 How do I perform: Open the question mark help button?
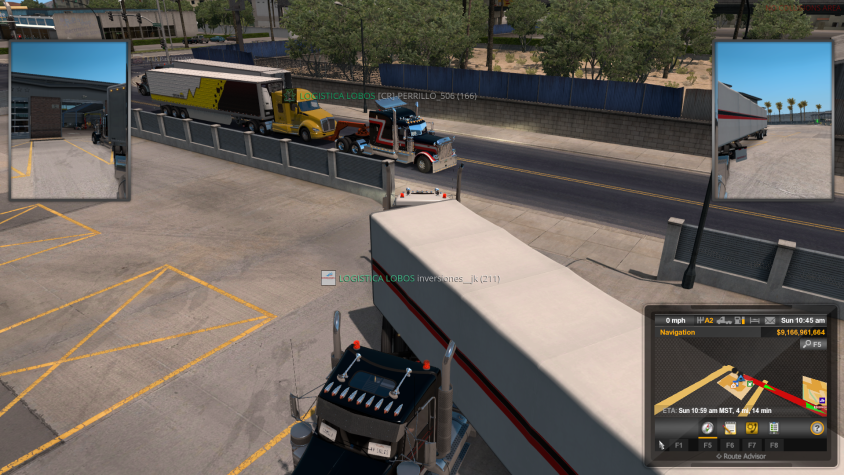(817, 428)
